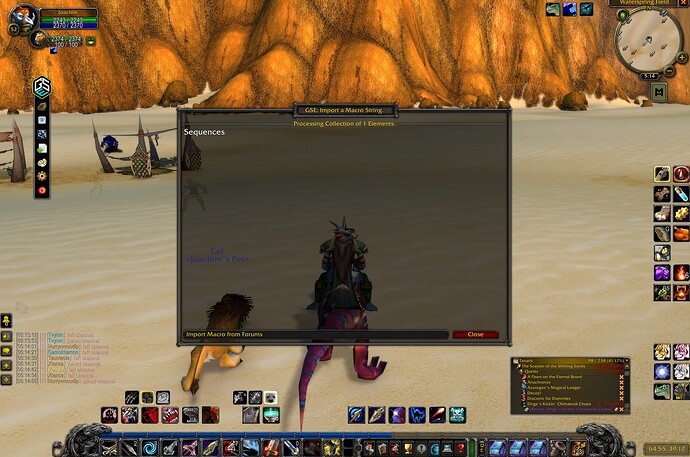Select the player portrait frame
Screen dimensions: 690x457
22,17
